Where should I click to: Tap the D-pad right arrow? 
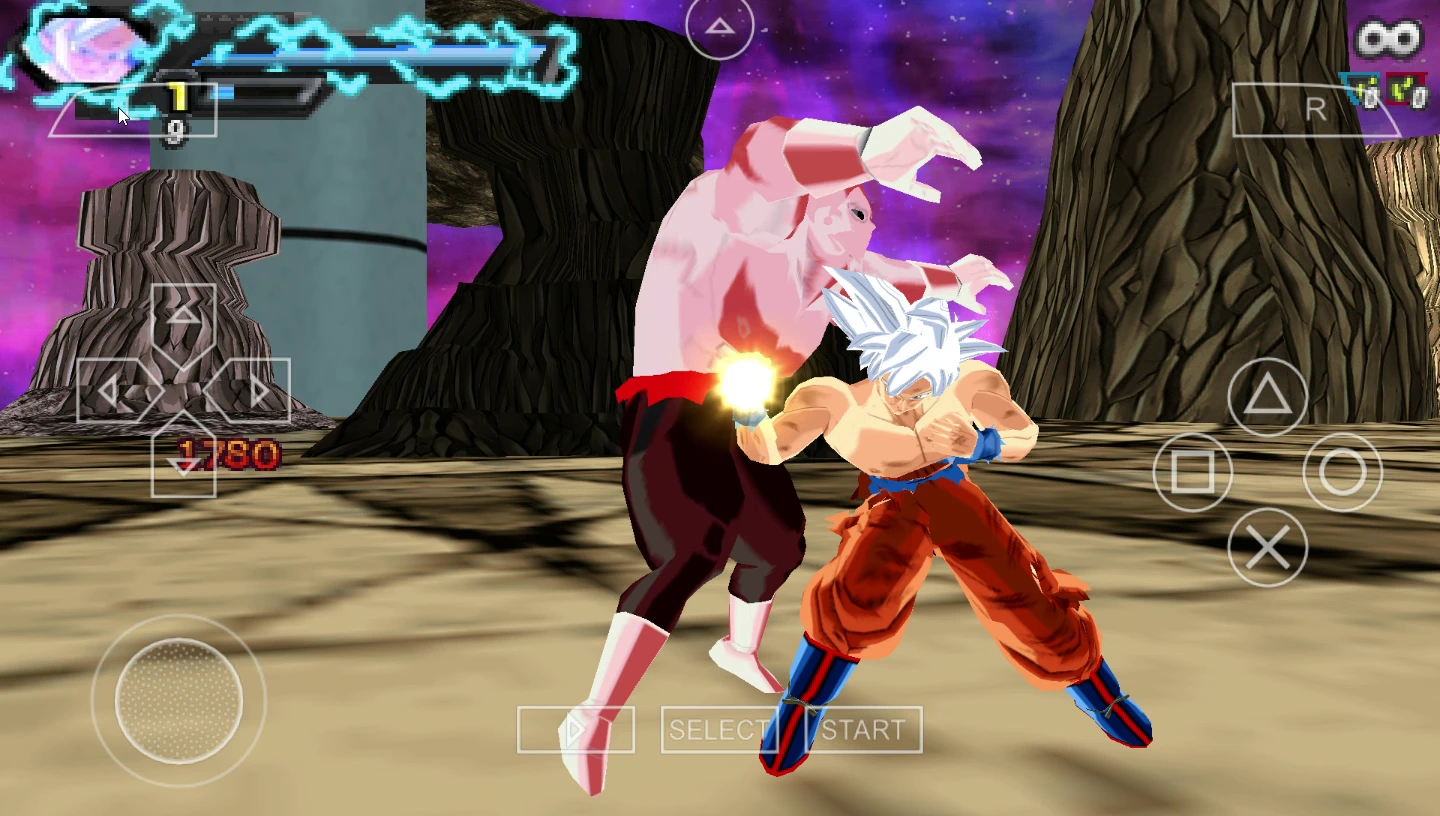[258, 391]
